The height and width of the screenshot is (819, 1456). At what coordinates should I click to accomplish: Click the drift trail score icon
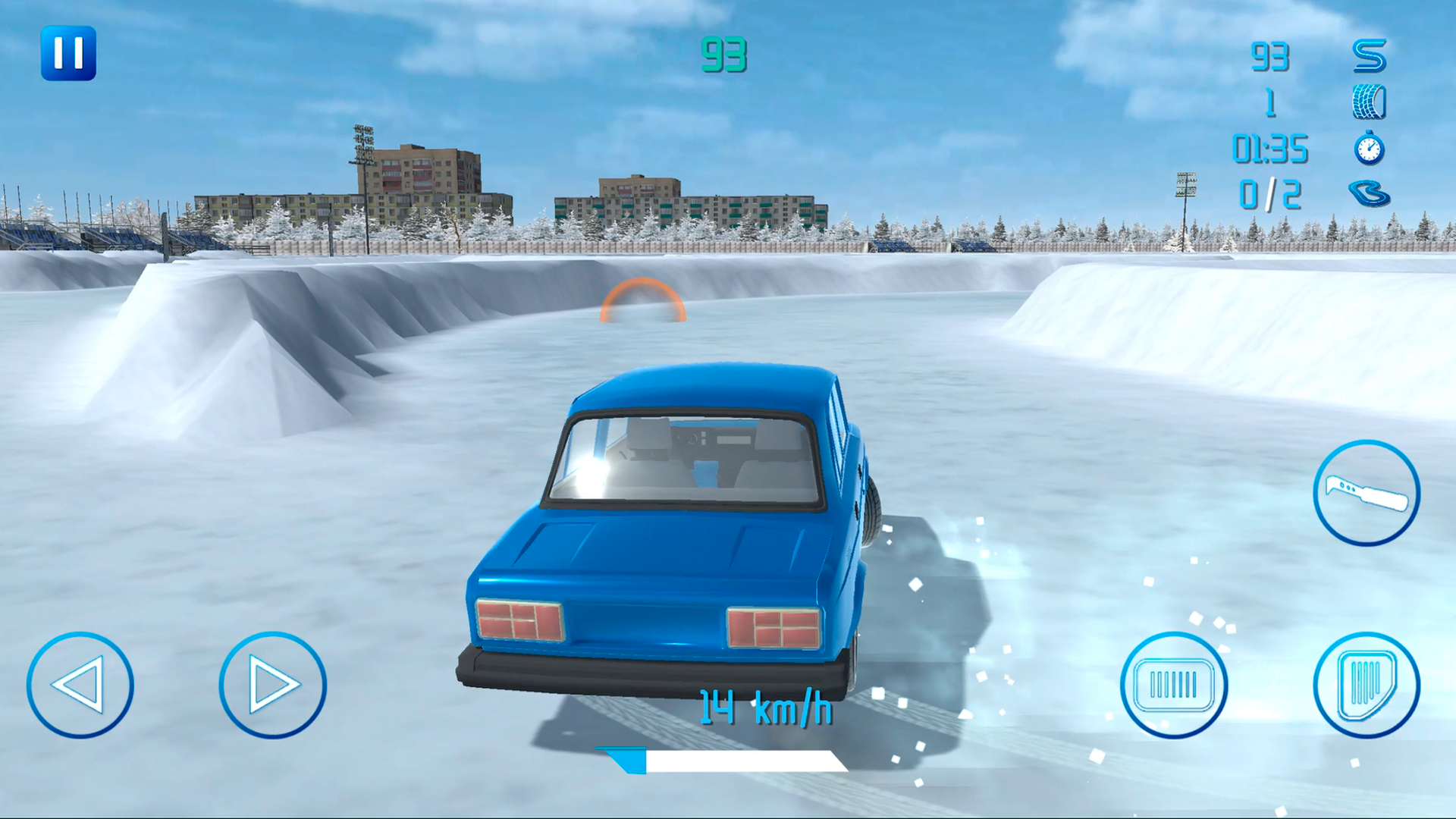pyautogui.click(x=1371, y=57)
